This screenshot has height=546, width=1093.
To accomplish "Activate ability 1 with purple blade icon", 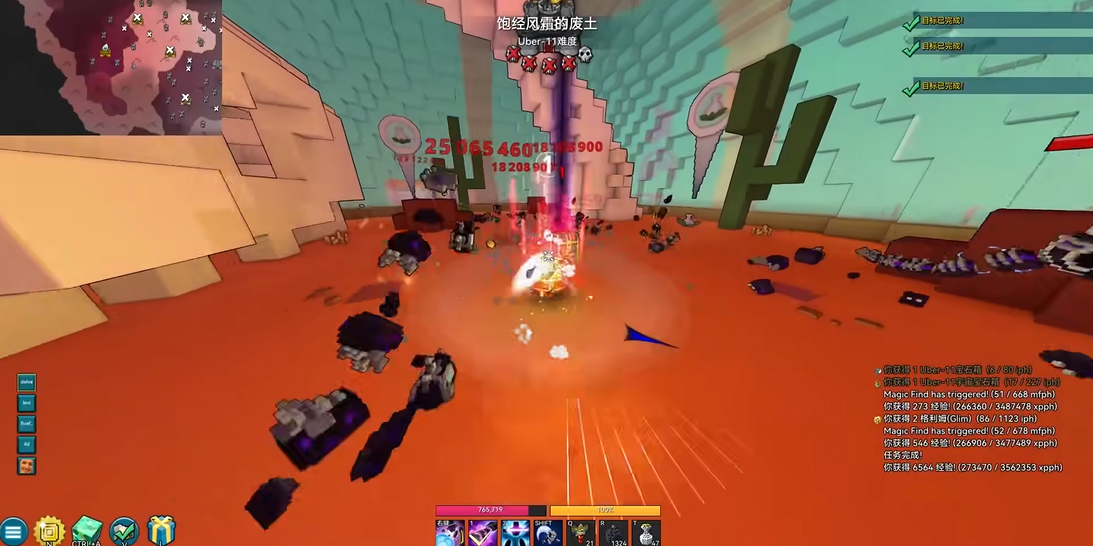I will pos(483,534).
